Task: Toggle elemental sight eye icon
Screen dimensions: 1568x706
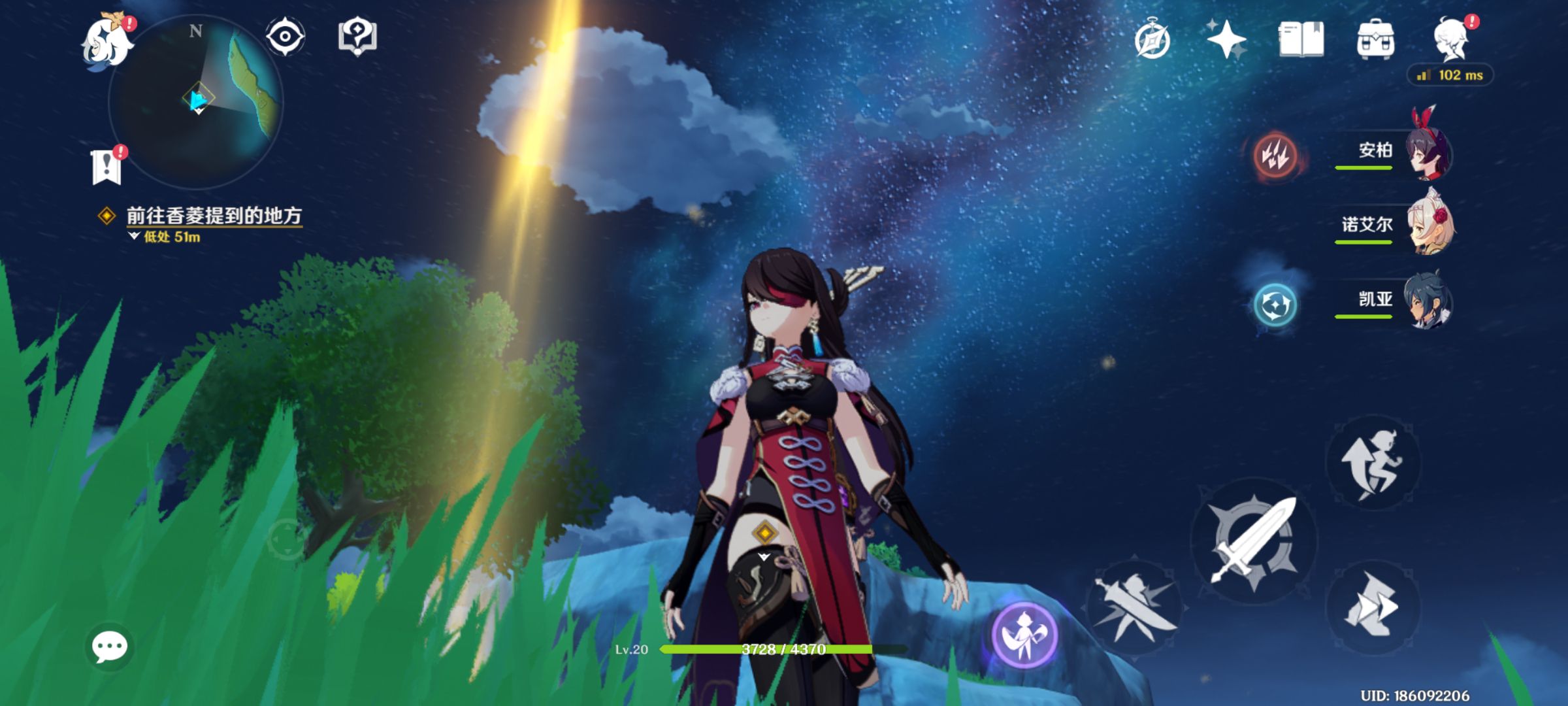Action: [285, 37]
